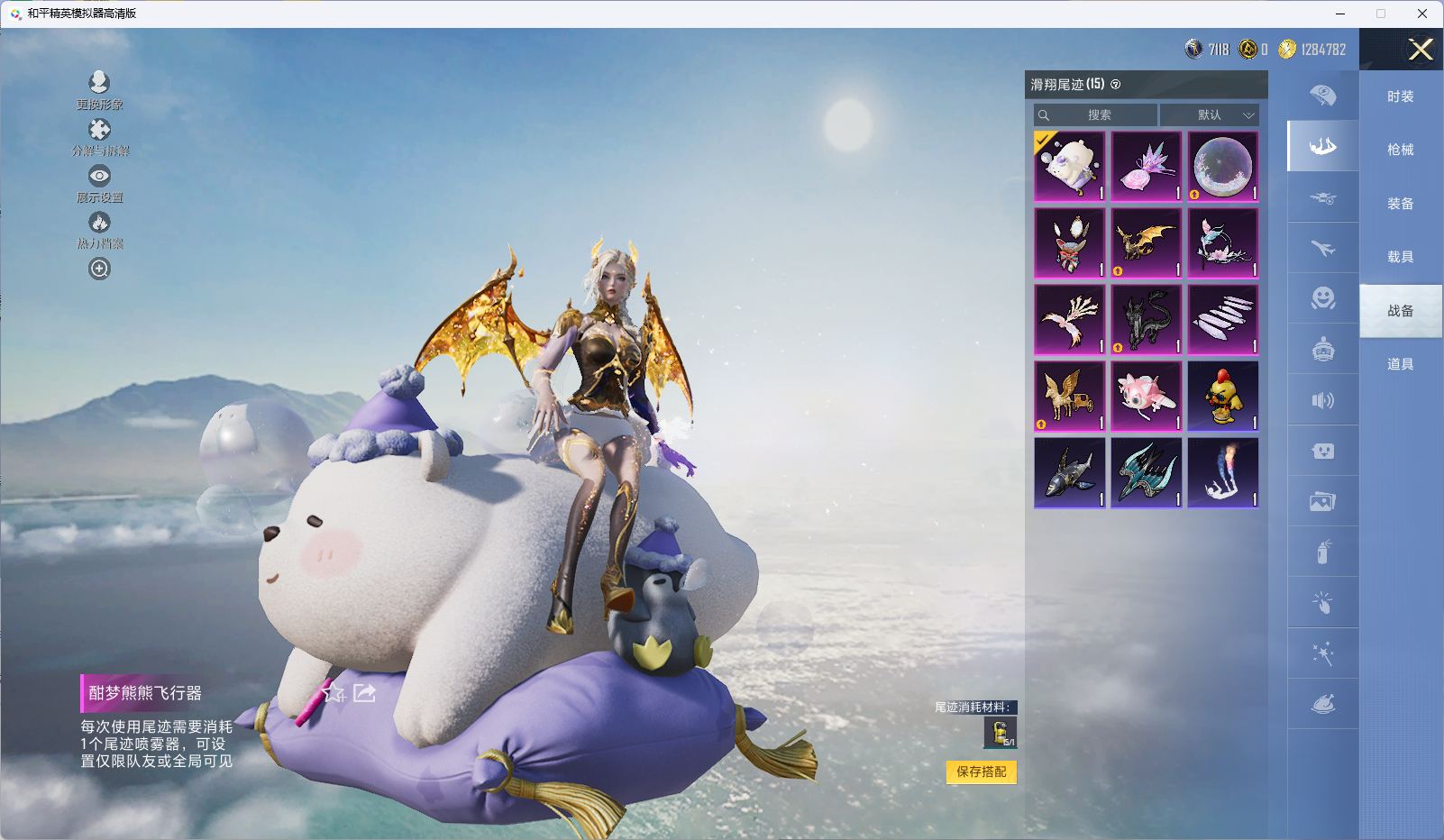Go to the 载具 vehicles tab
Viewport: 1444px width, 840px height.
(1400, 257)
